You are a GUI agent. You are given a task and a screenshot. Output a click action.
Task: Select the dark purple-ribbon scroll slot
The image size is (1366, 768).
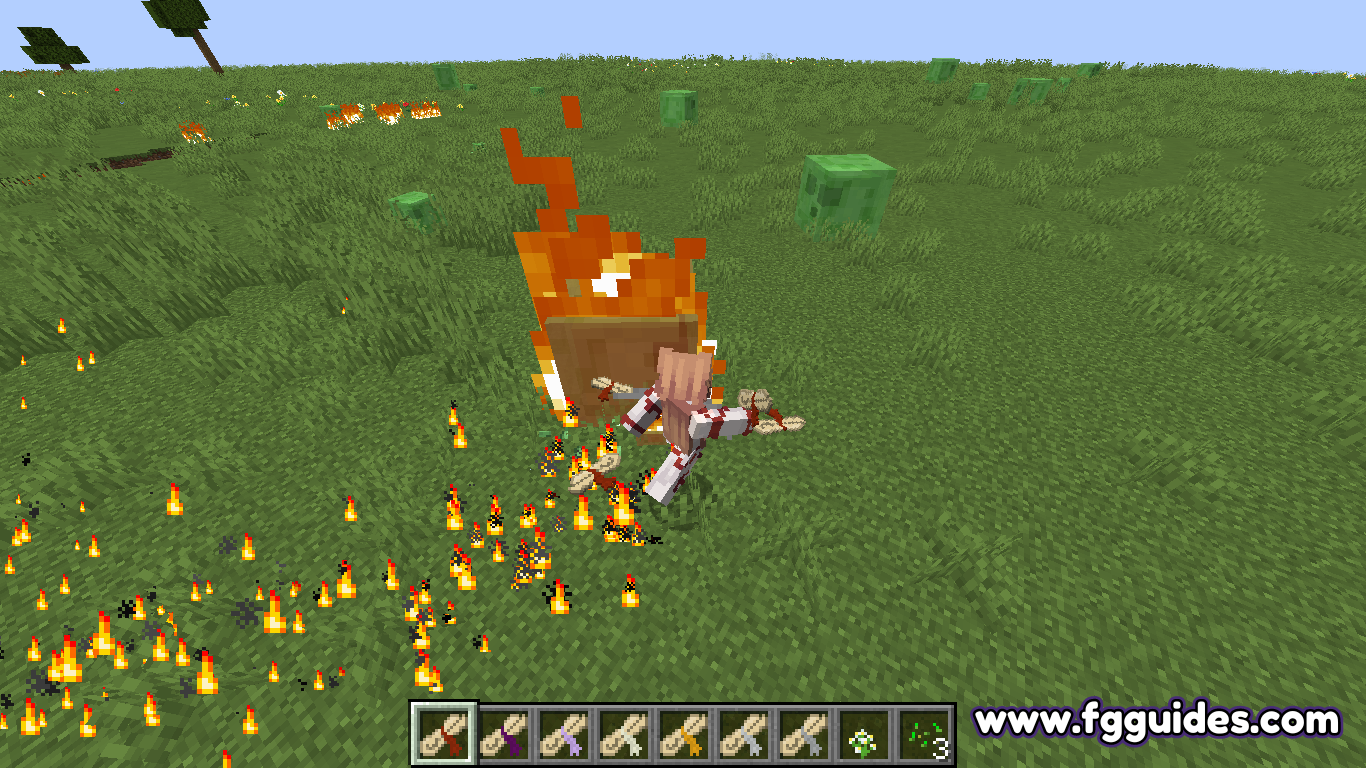tap(504, 734)
